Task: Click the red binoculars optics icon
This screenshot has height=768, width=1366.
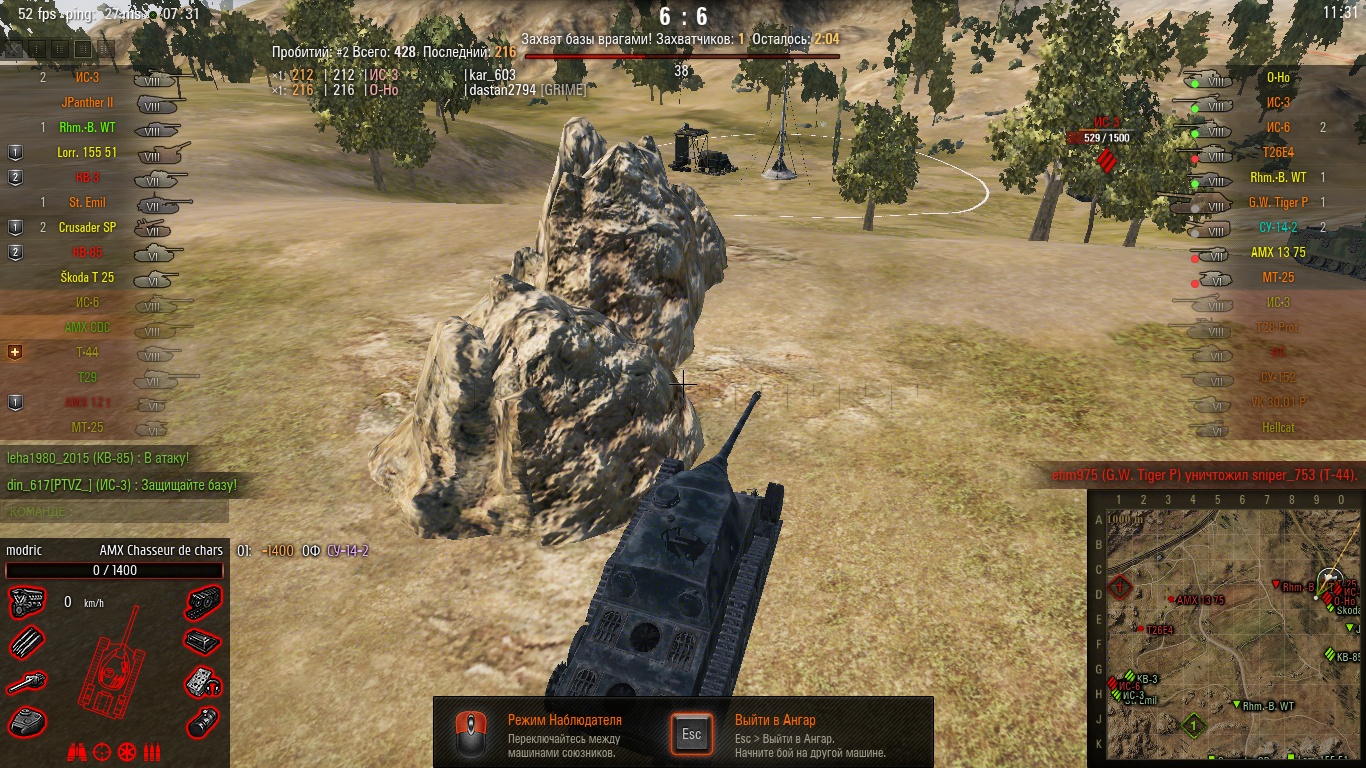Action: tap(76, 751)
